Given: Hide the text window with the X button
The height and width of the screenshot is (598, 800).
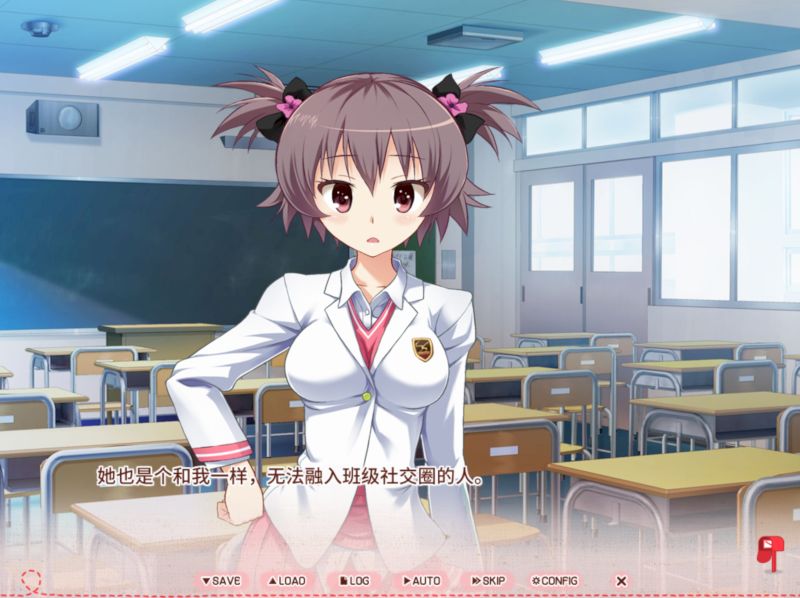Looking at the screenshot, I should (621, 580).
